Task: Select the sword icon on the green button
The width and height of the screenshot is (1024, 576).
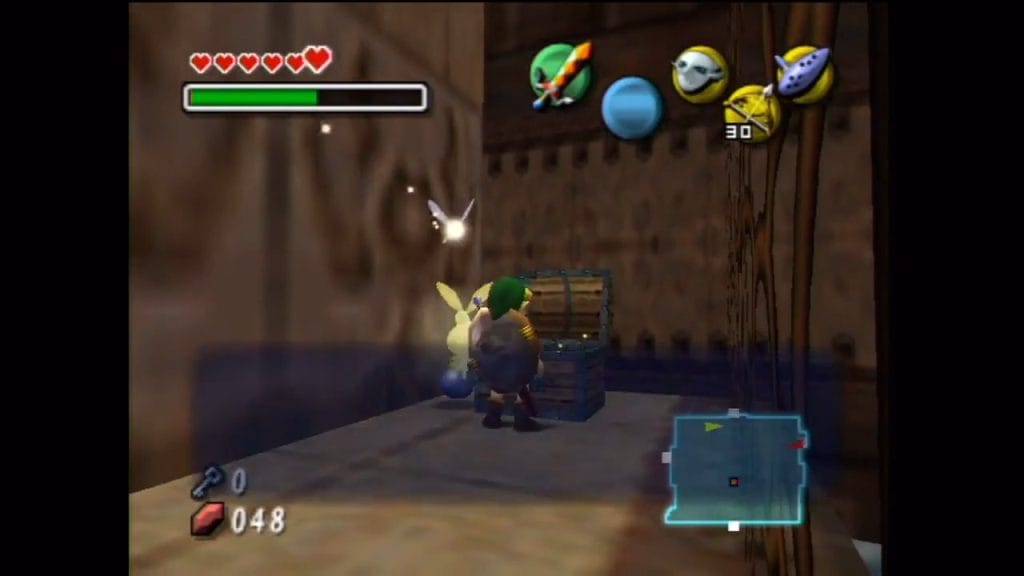Action: point(560,73)
